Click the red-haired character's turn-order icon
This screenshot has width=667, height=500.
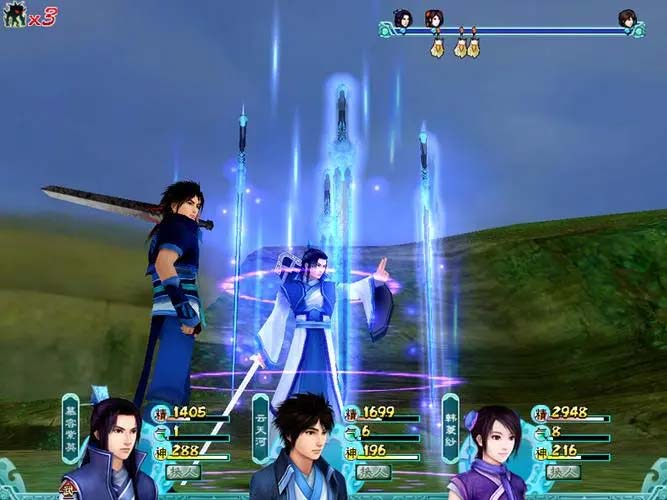(x=434, y=18)
